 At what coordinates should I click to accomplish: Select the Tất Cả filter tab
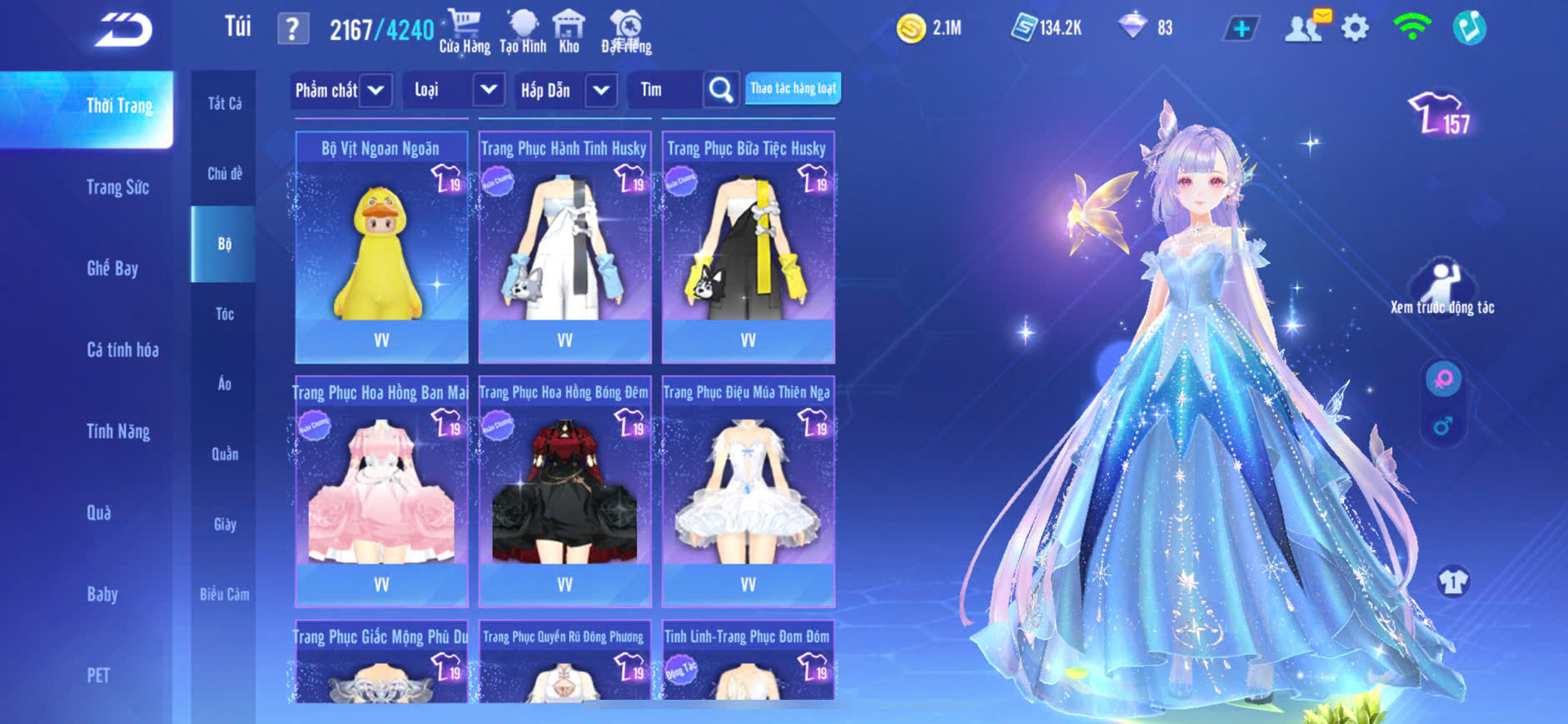pyautogui.click(x=225, y=103)
